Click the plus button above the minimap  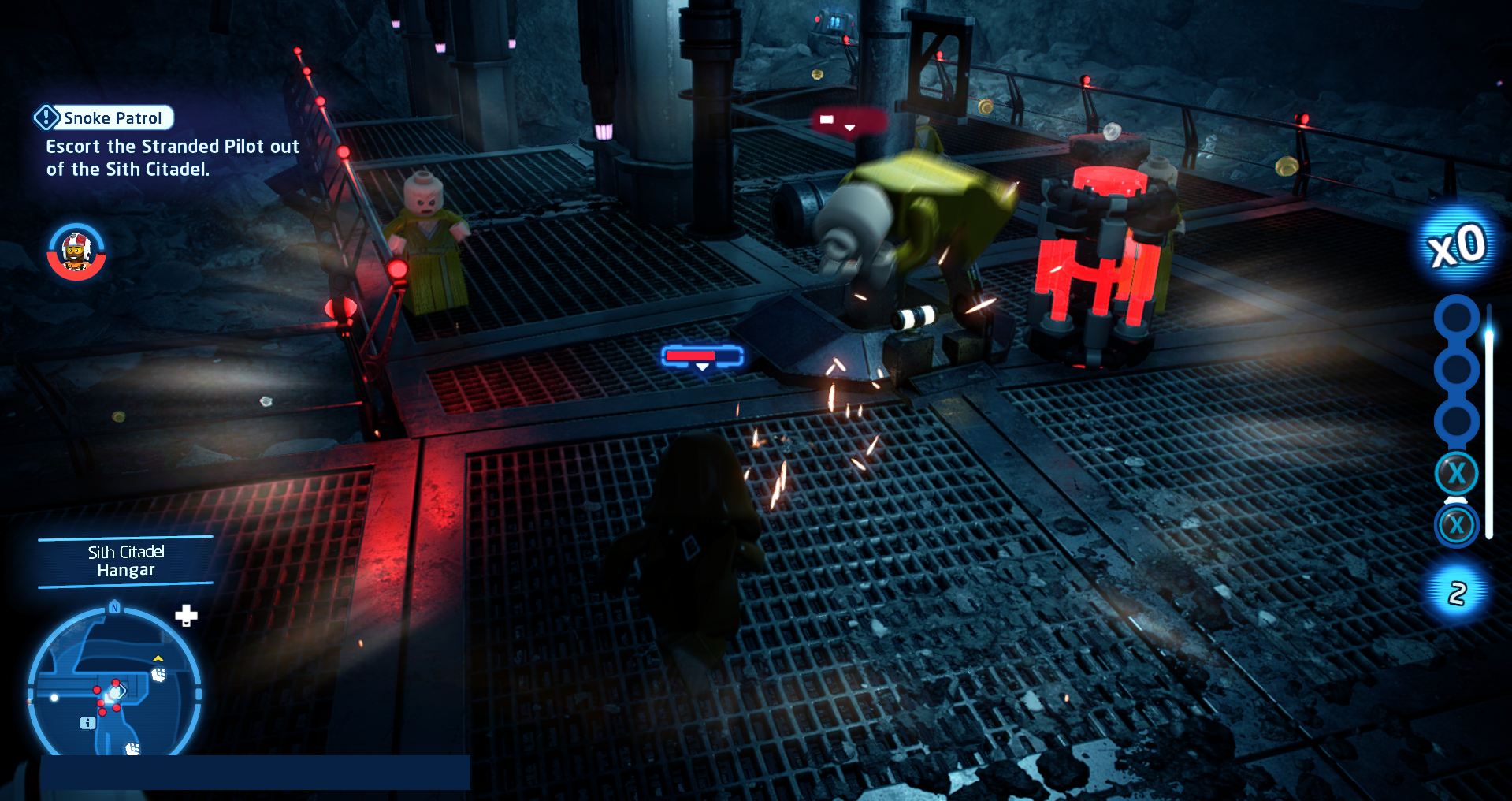186,615
